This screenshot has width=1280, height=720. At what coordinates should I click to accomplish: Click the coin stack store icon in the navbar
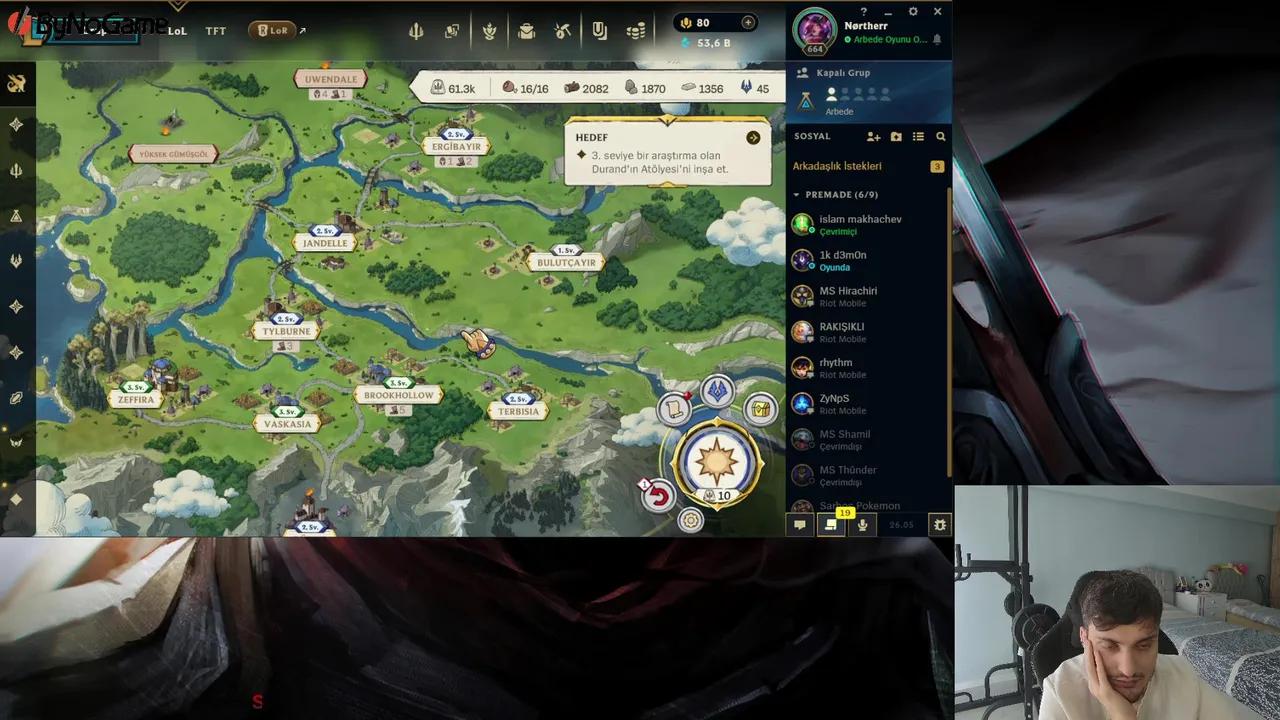[636, 30]
